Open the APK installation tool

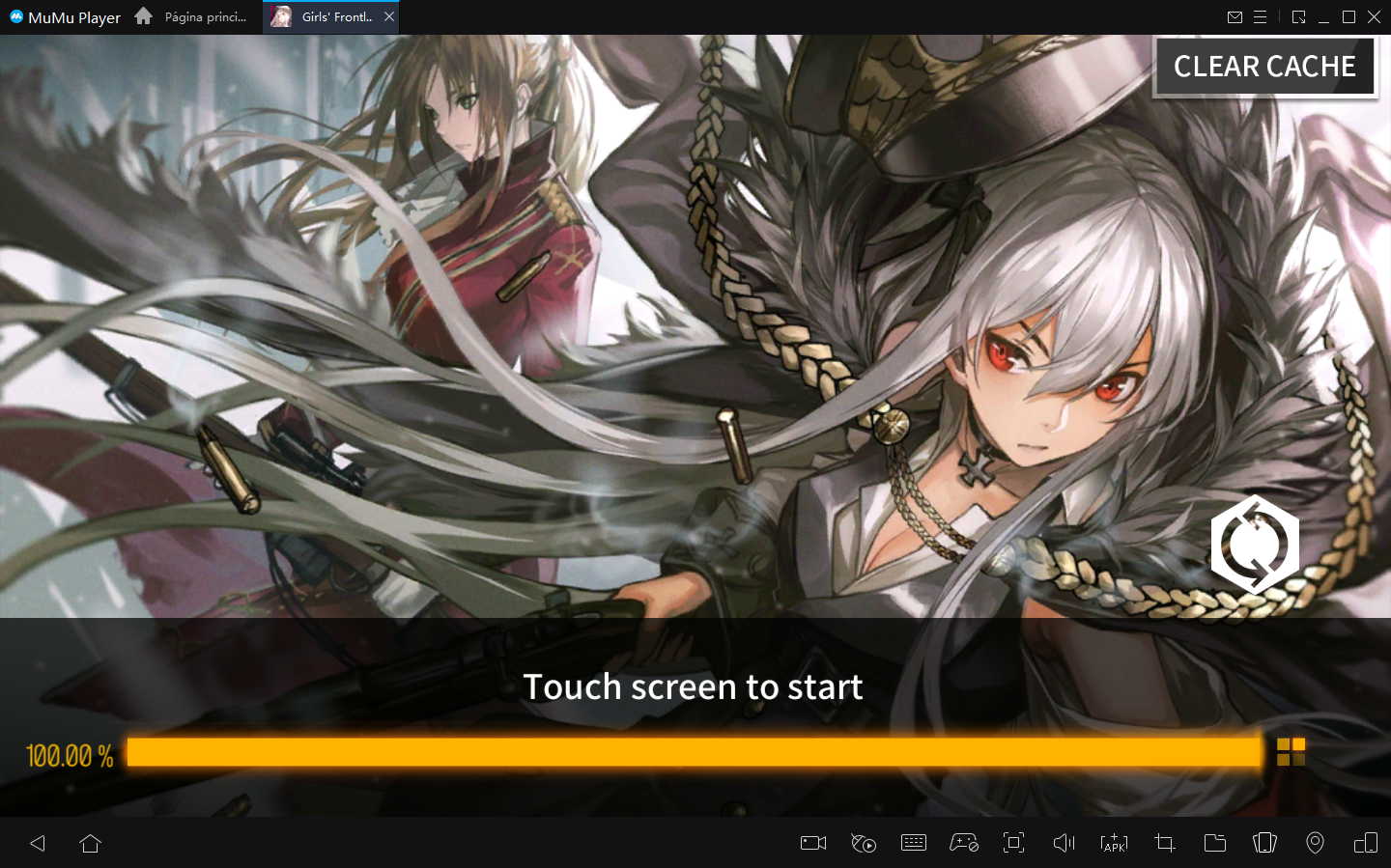coord(1114,843)
